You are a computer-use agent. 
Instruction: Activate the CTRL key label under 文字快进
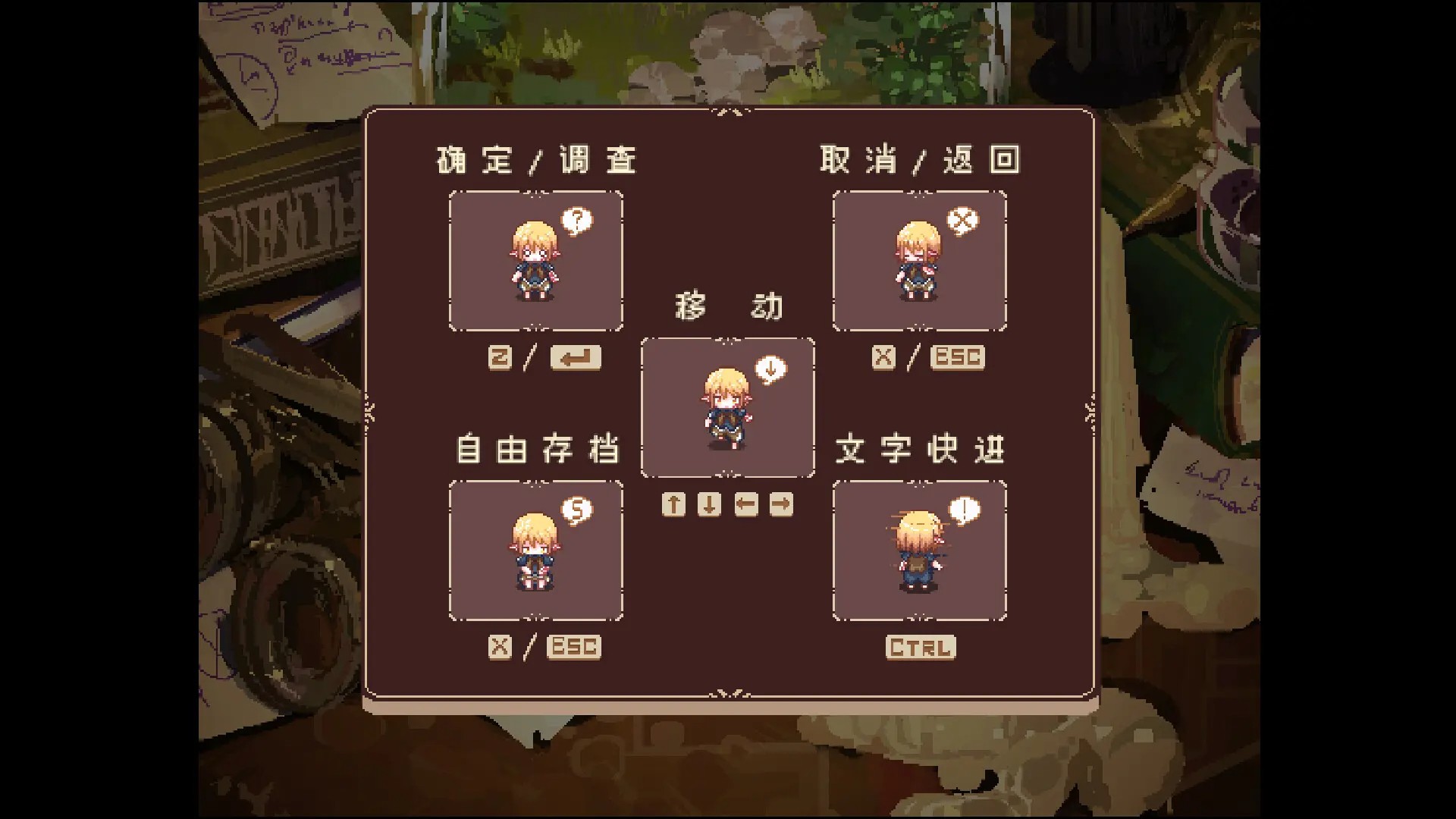tap(920, 648)
